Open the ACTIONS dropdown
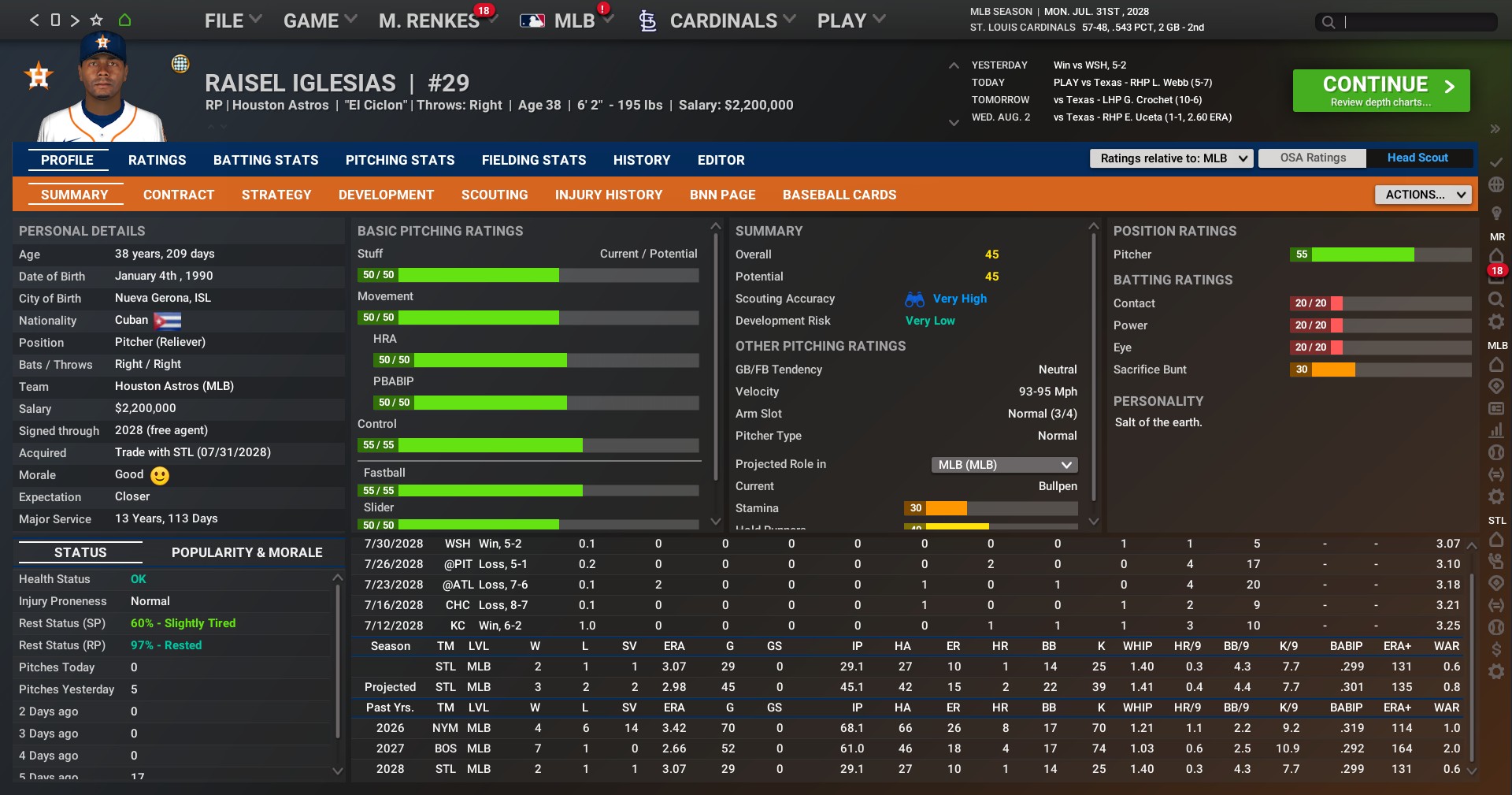1512x795 pixels. point(1423,195)
